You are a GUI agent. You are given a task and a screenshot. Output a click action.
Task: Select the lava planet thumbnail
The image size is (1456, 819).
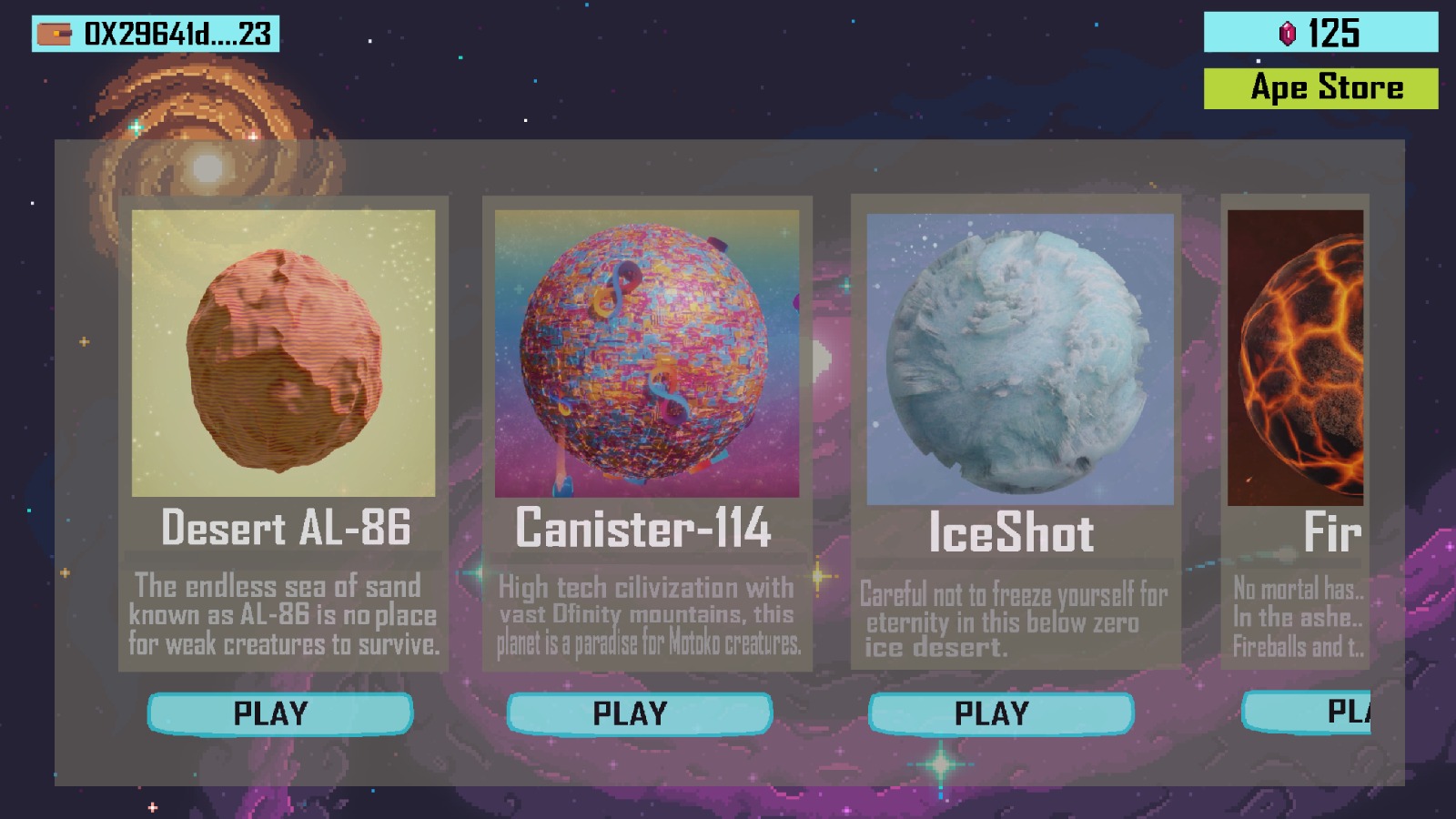[1295, 358]
